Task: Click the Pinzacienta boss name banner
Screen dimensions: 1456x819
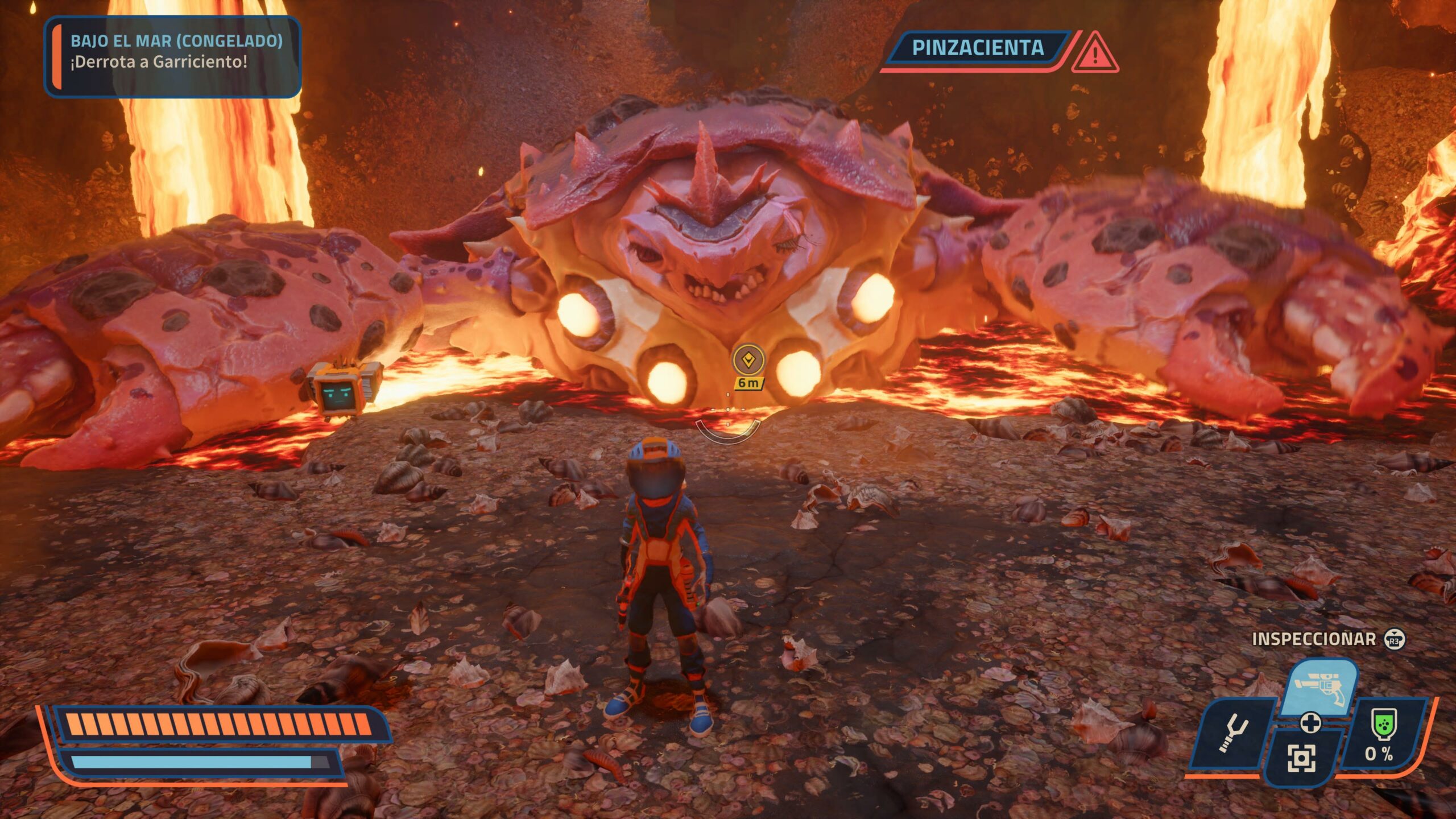Action: tap(978, 48)
